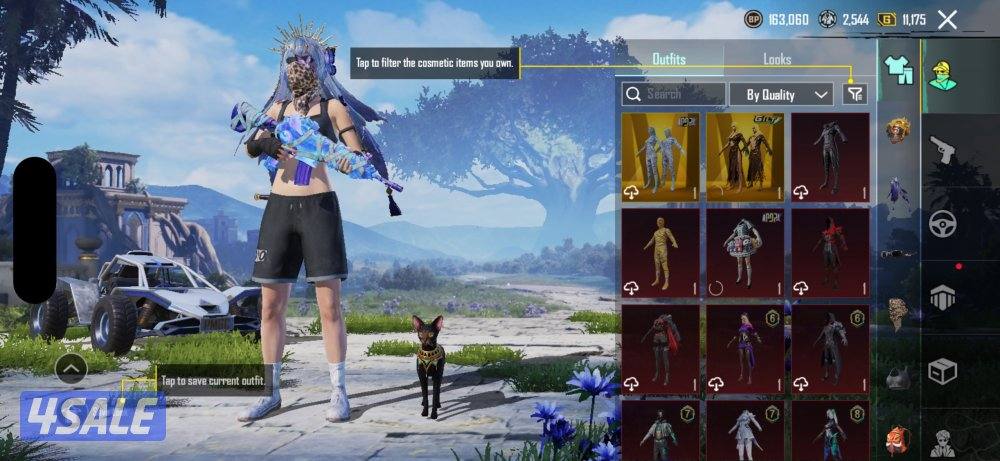This screenshot has width=1000, height=461.
Task: Select the teal shirt and pants category
Action: pyautogui.click(x=899, y=69)
